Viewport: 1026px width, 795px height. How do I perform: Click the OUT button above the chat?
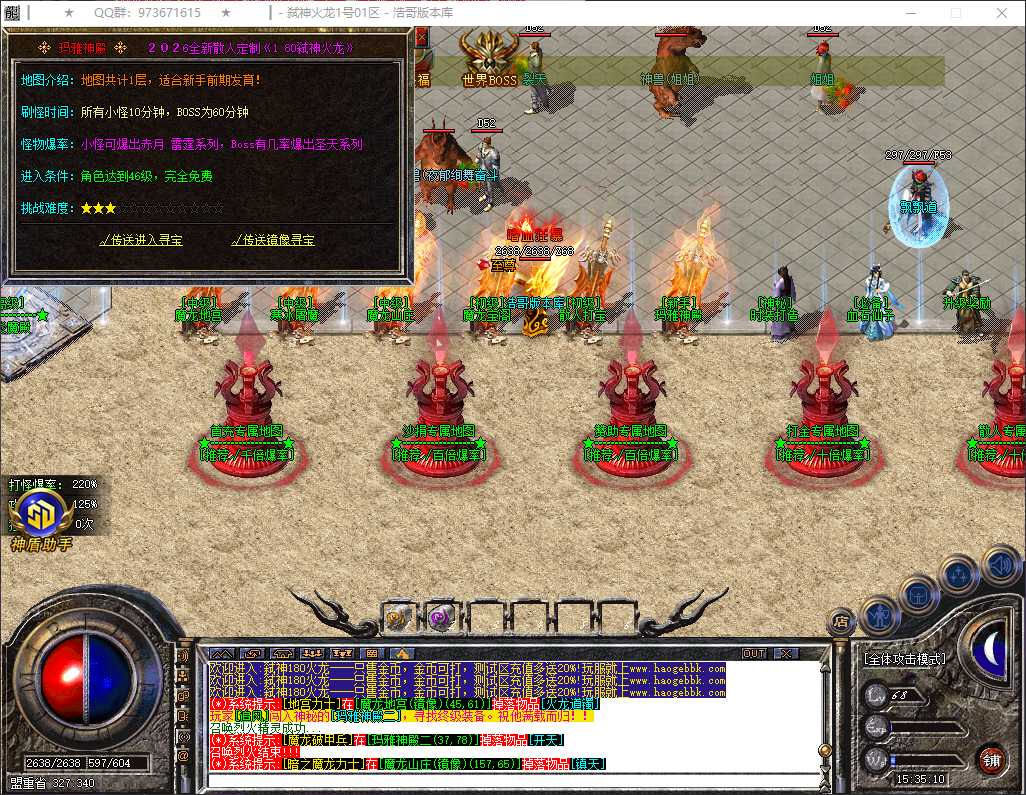(754, 653)
